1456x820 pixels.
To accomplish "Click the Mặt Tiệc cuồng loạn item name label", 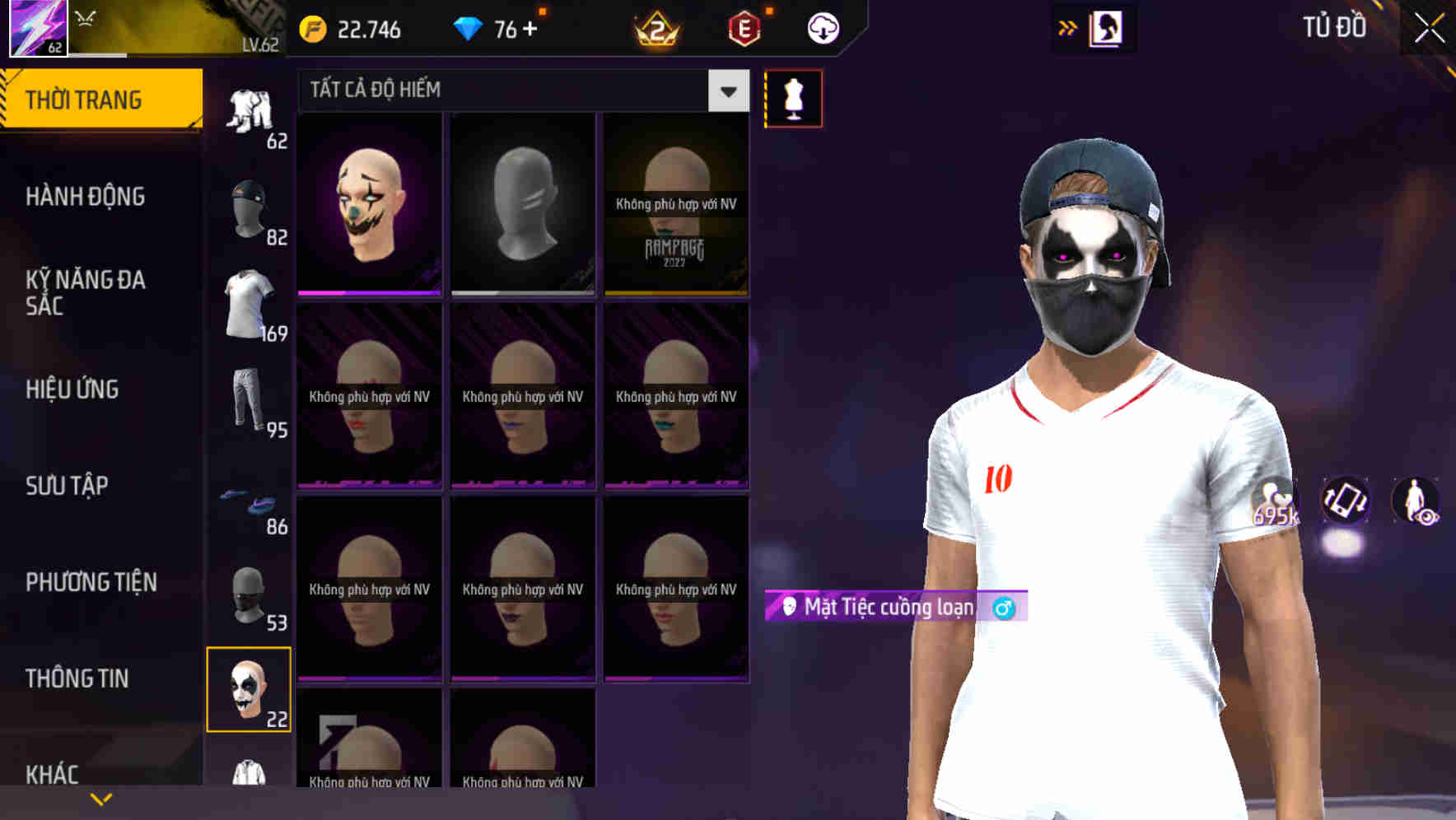I will [x=888, y=607].
